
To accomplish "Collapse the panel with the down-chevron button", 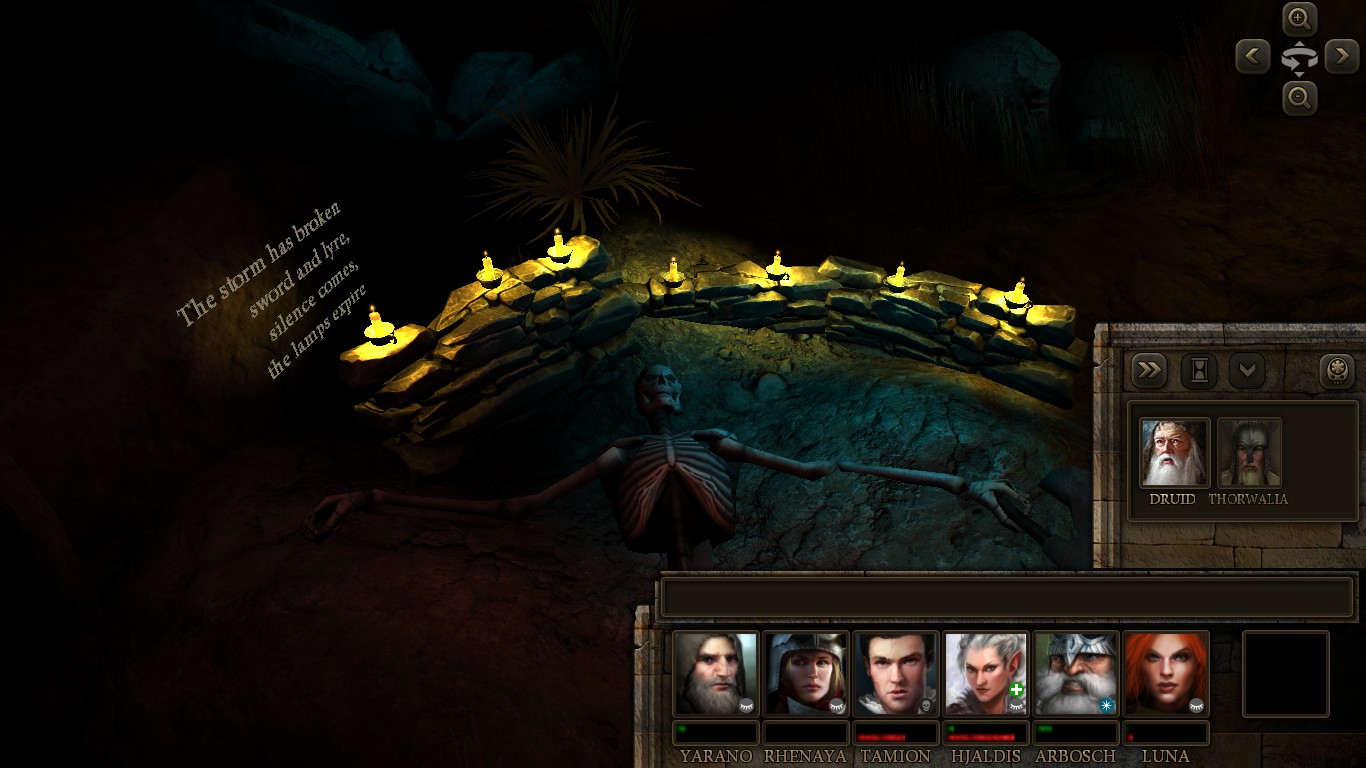I will [x=1247, y=371].
